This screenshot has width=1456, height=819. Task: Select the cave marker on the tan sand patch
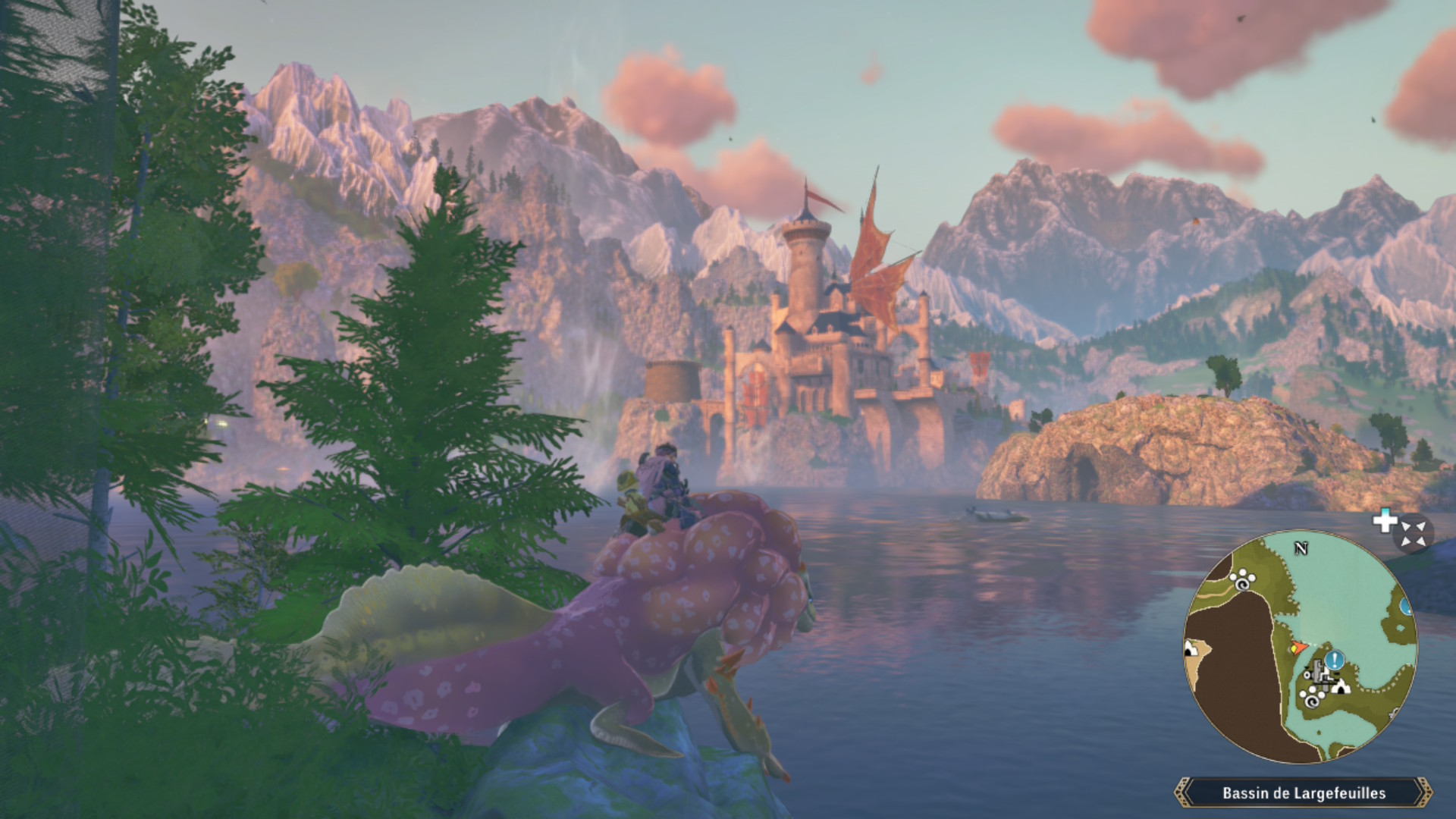pyautogui.click(x=1190, y=648)
